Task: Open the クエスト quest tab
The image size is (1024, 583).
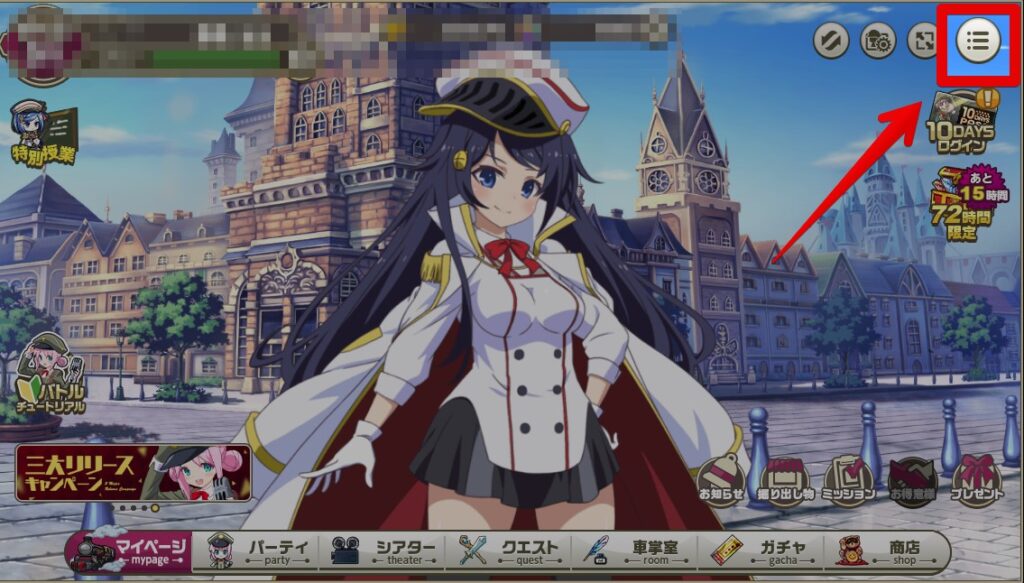Action: 508,551
